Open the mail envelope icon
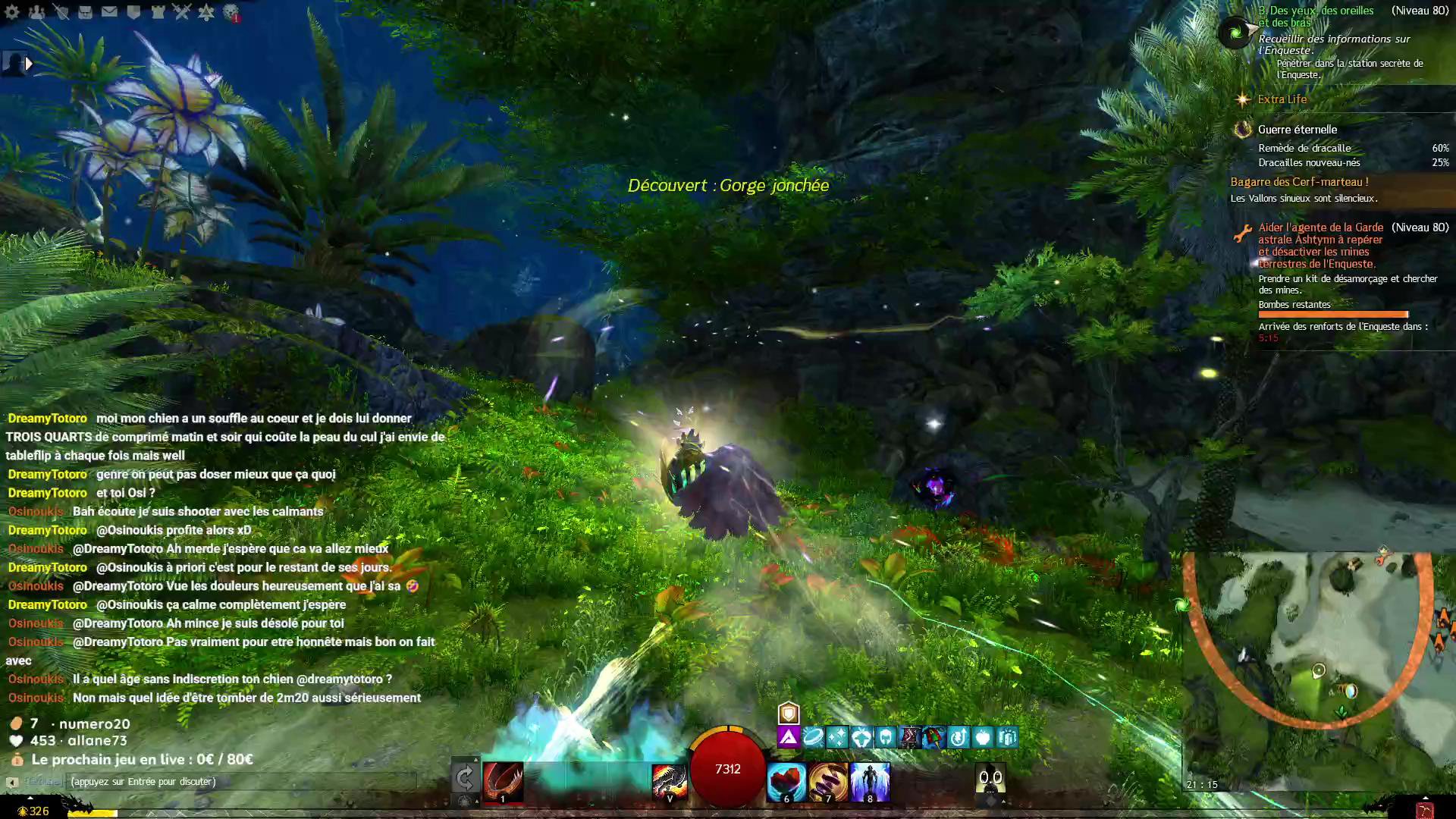 tap(109, 11)
